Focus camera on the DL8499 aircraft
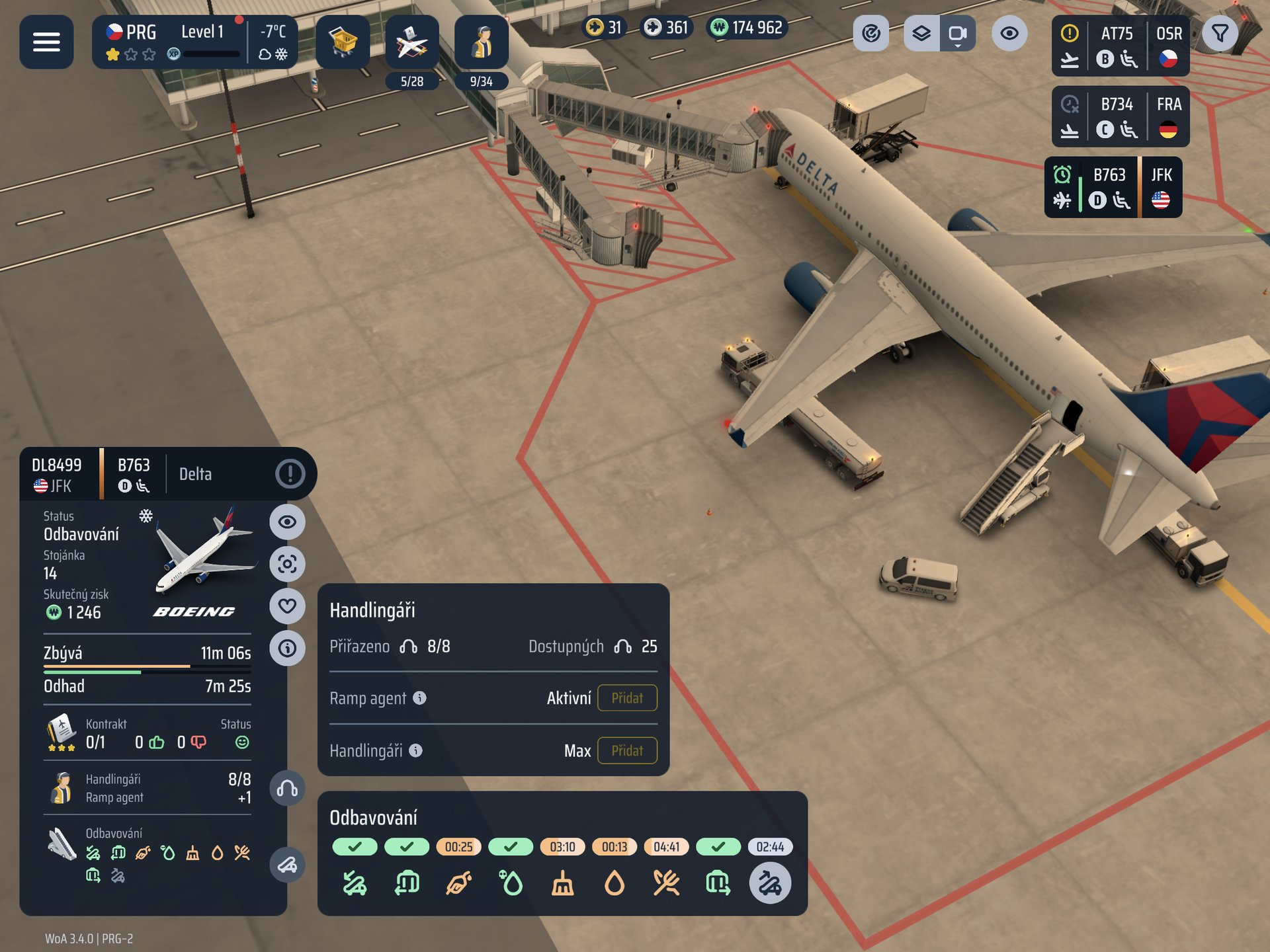 click(287, 564)
